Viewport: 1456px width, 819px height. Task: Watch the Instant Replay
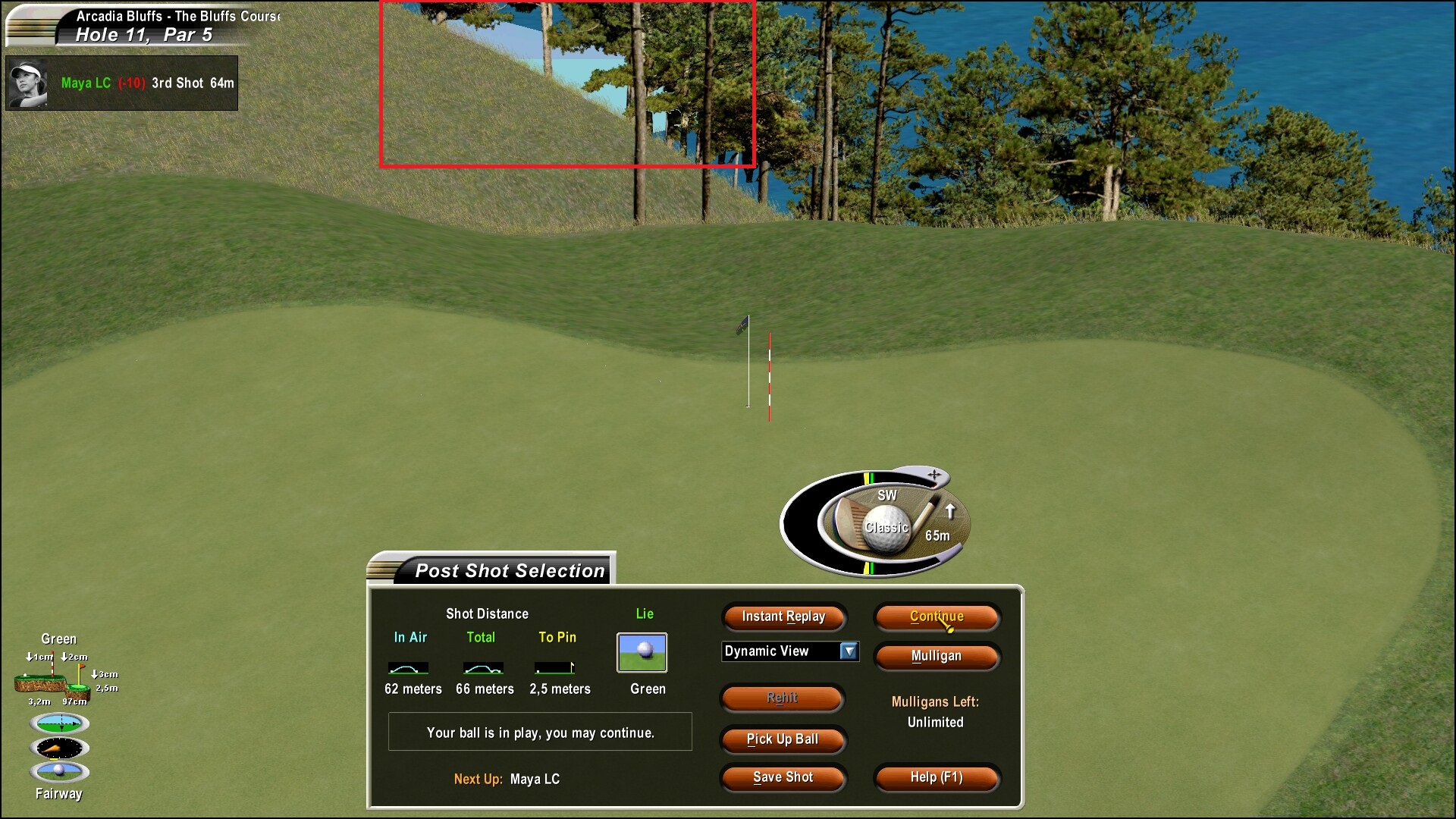click(783, 617)
